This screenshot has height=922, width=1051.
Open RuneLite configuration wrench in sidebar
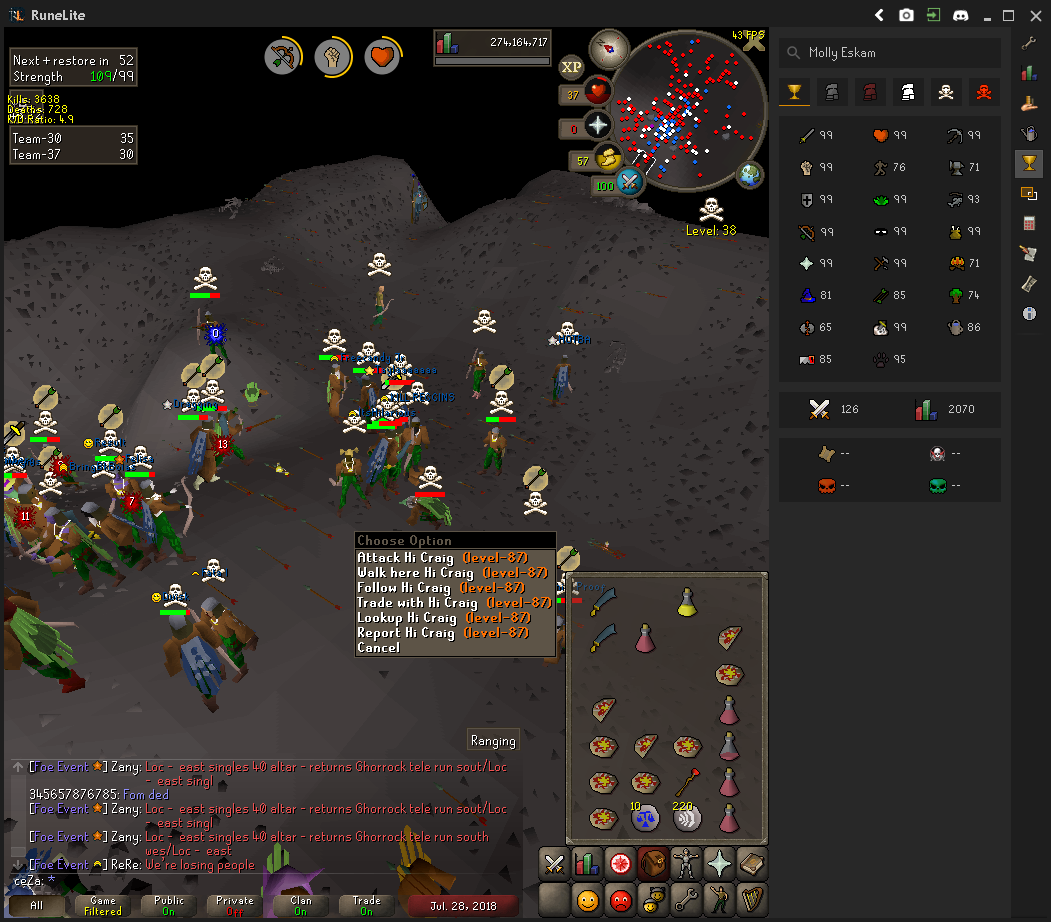[x=1029, y=43]
